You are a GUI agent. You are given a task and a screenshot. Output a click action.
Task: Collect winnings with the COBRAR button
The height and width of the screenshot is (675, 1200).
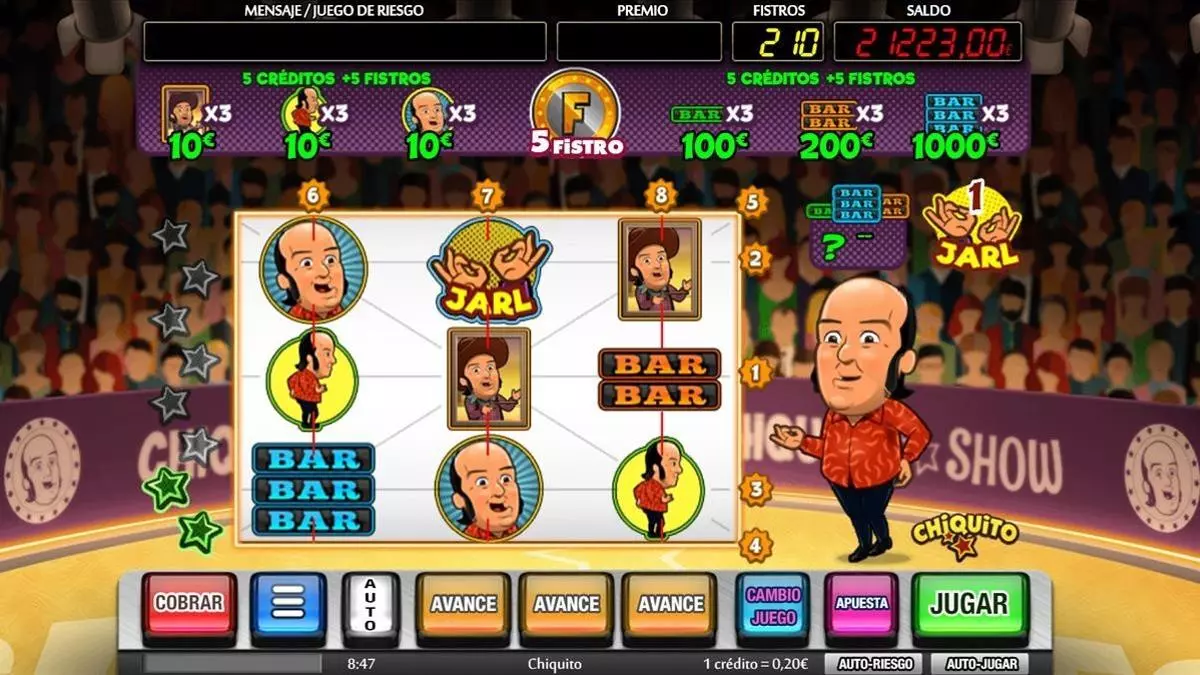189,604
